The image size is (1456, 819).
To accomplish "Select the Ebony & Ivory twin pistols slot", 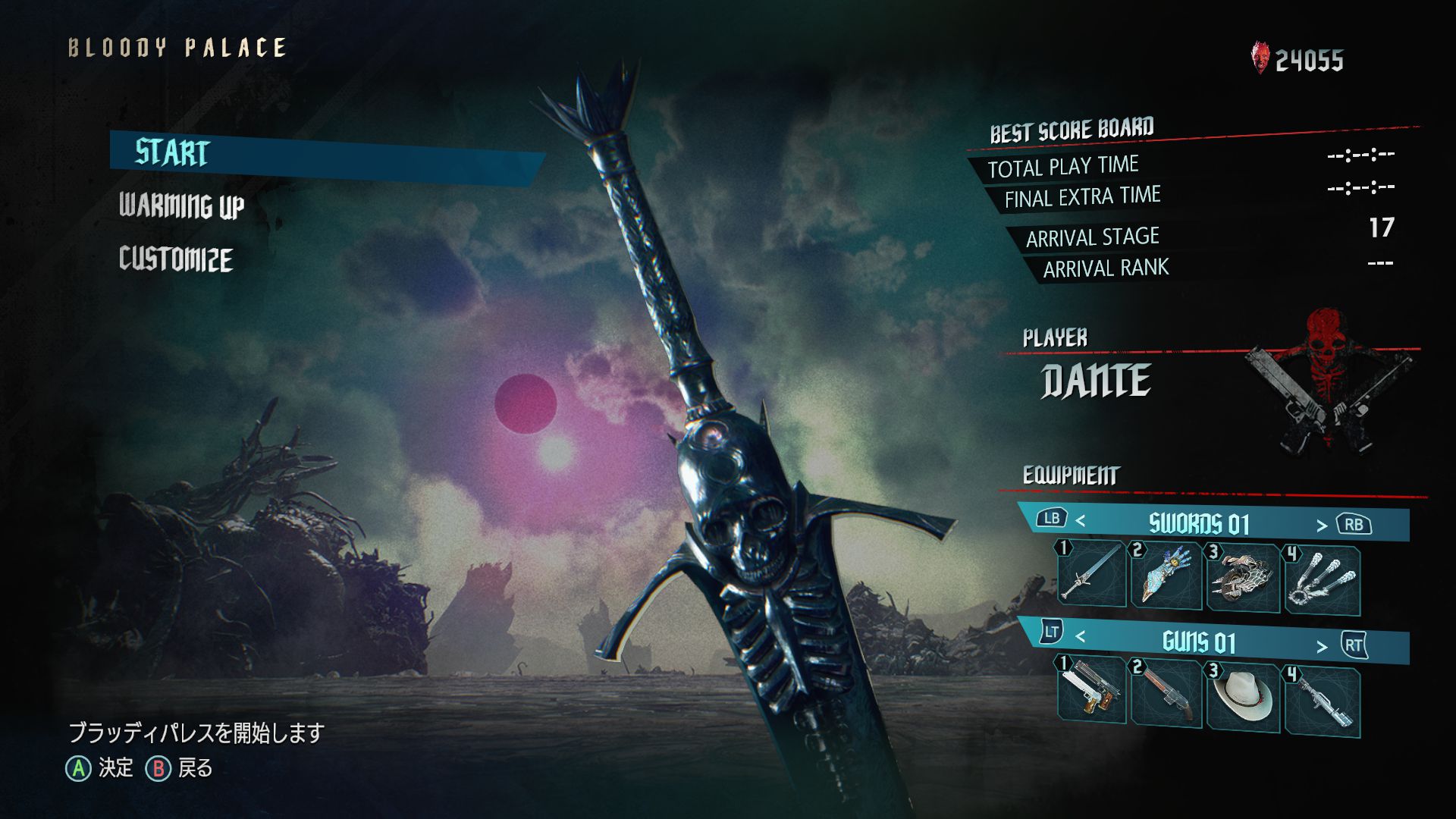I will click(x=1092, y=689).
